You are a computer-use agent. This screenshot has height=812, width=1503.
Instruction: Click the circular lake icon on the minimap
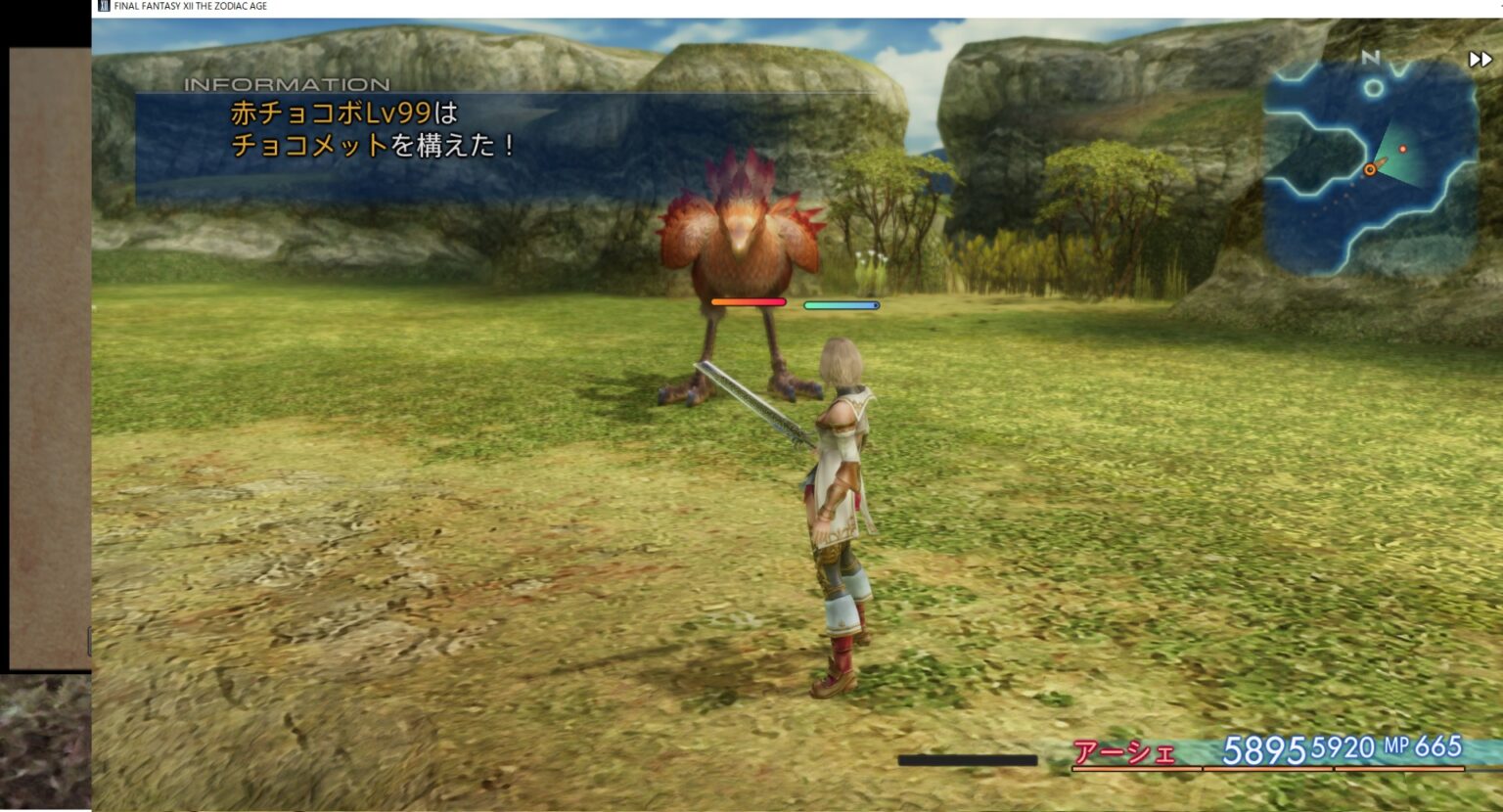pos(1373,88)
